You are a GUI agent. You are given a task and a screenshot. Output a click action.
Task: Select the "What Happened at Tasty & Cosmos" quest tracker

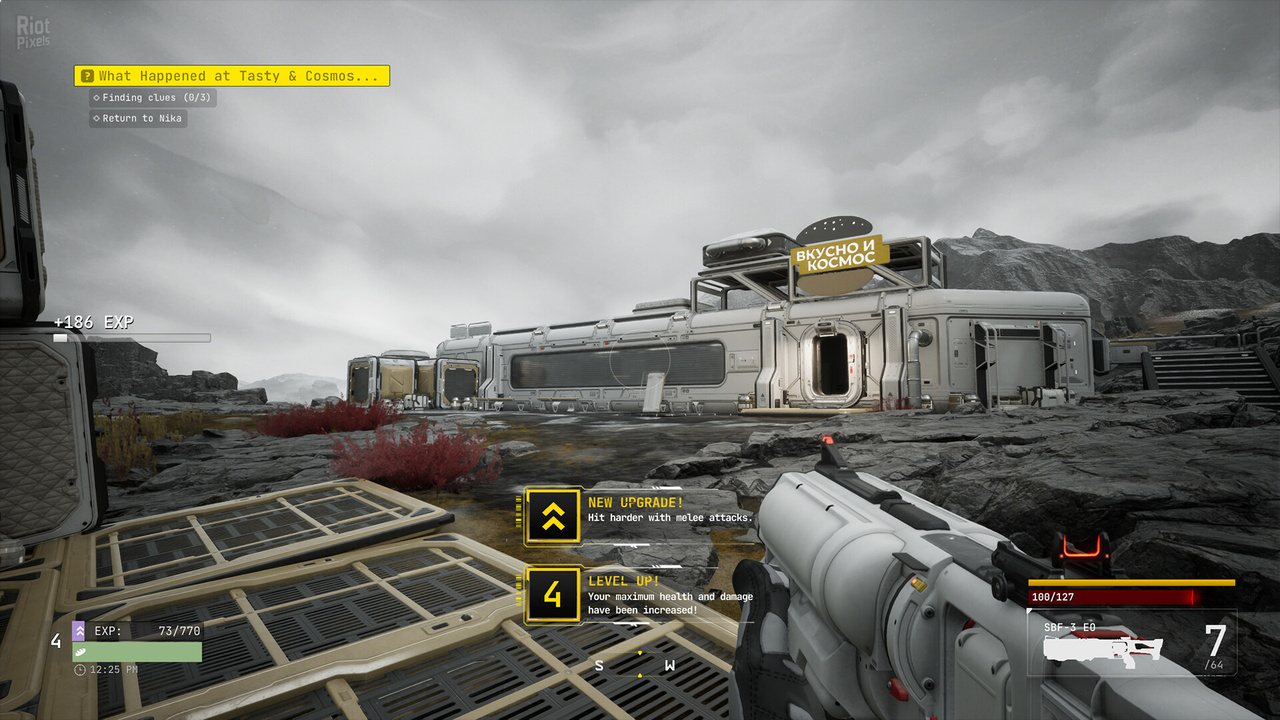click(231, 76)
